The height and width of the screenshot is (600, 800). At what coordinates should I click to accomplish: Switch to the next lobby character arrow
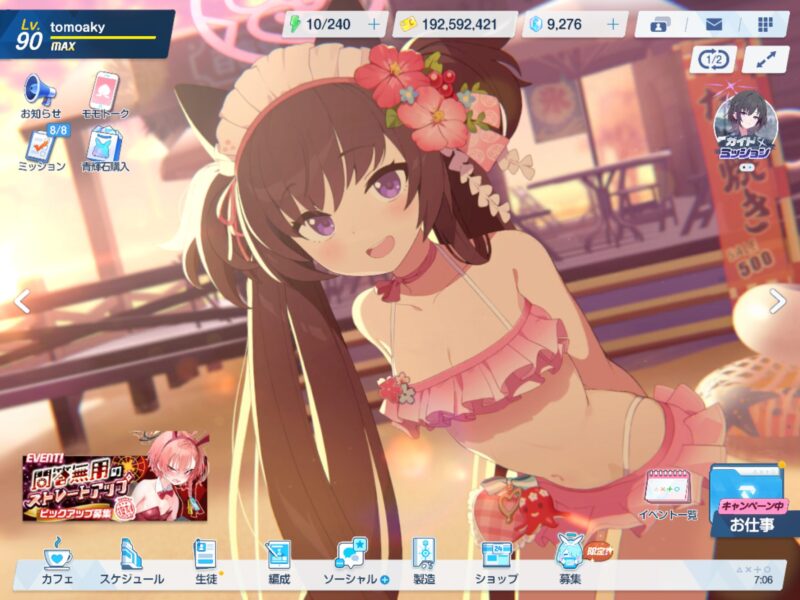click(777, 301)
